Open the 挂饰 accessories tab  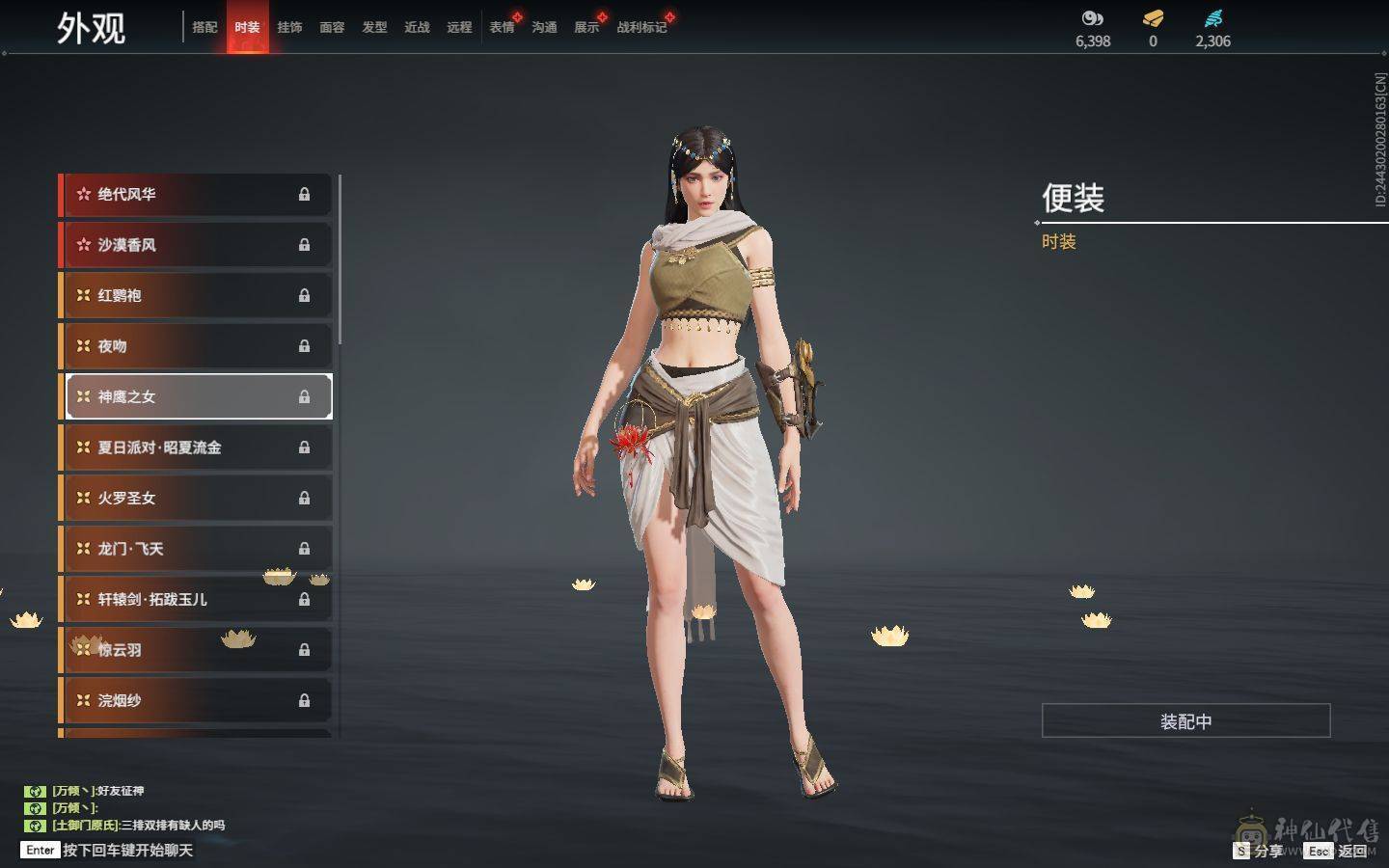(289, 28)
